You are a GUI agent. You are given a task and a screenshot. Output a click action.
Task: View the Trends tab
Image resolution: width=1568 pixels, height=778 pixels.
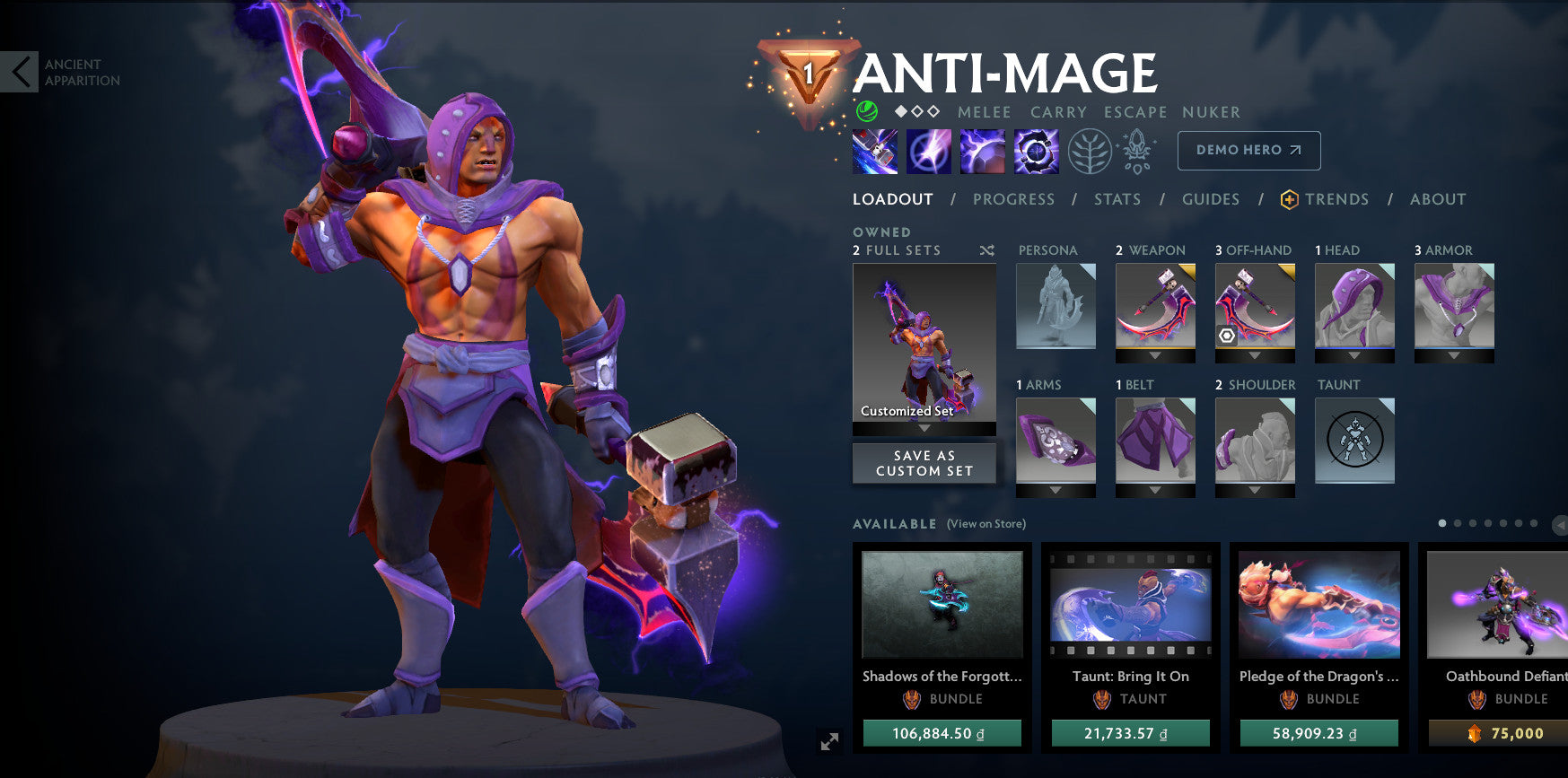1336,199
